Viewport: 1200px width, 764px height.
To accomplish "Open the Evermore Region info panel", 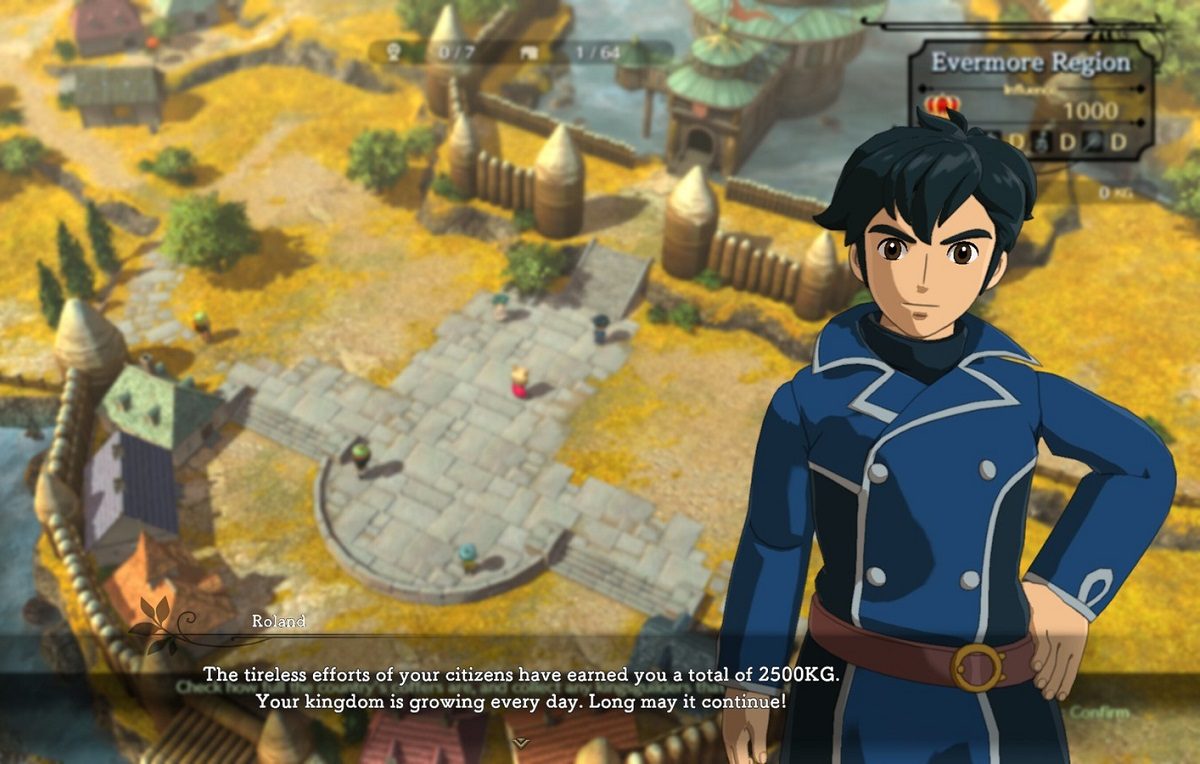I will click(1030, 63).
